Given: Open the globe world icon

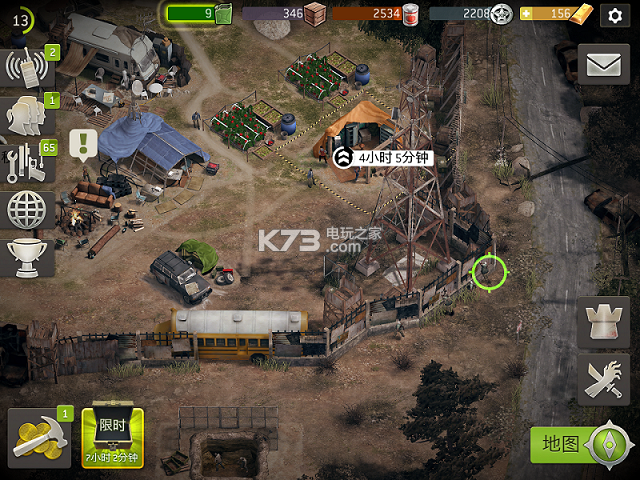Looking at the screenshot, I should coord(28,210).
